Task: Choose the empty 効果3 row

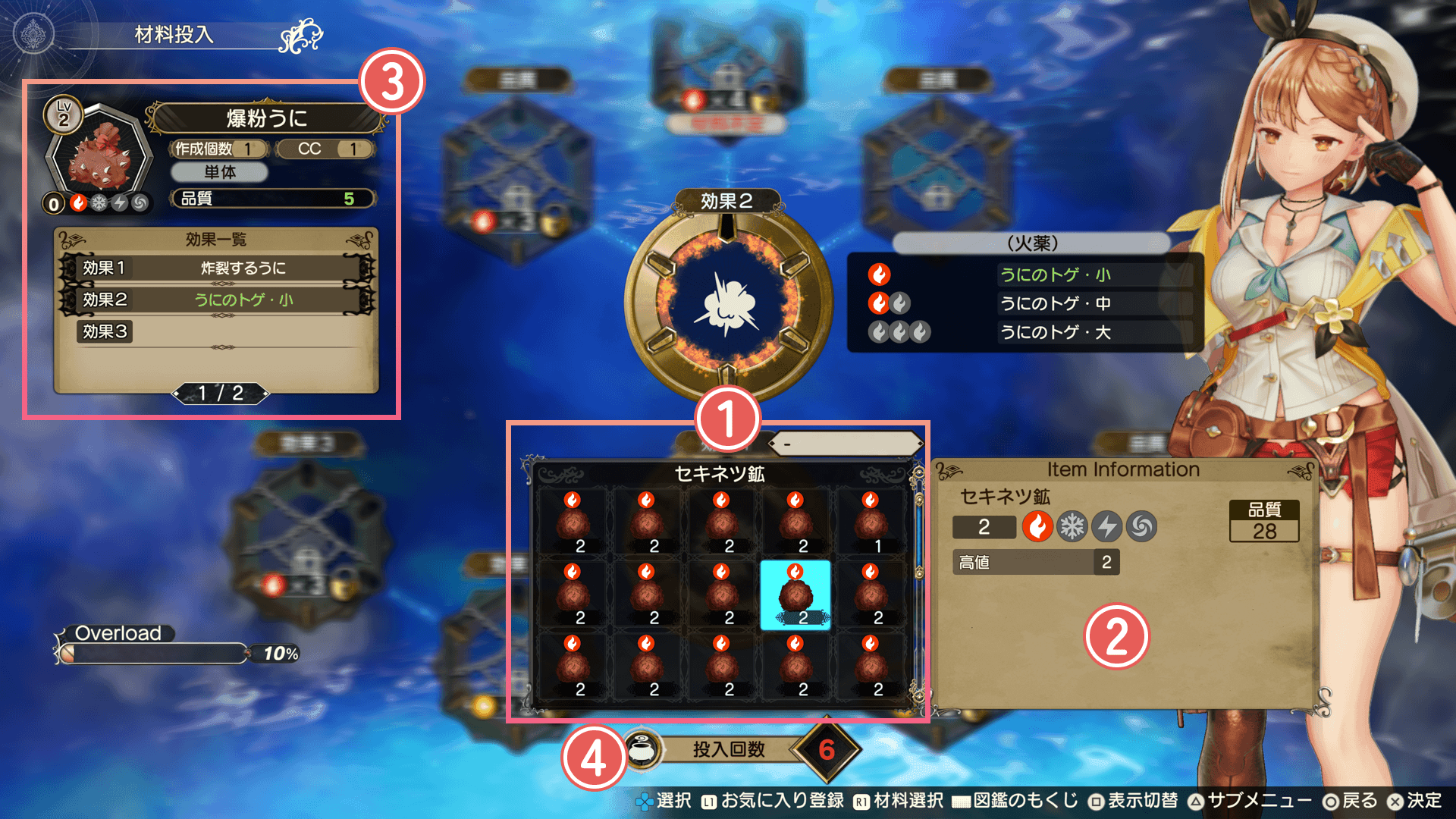Action: [217, 332]
